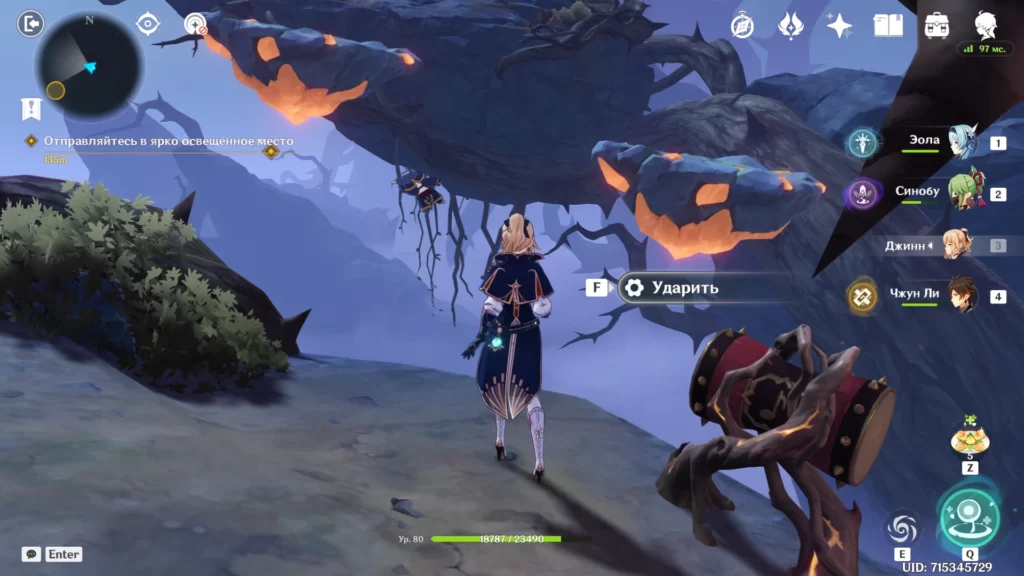Activate the elemental burst ability

click(970, 515)
